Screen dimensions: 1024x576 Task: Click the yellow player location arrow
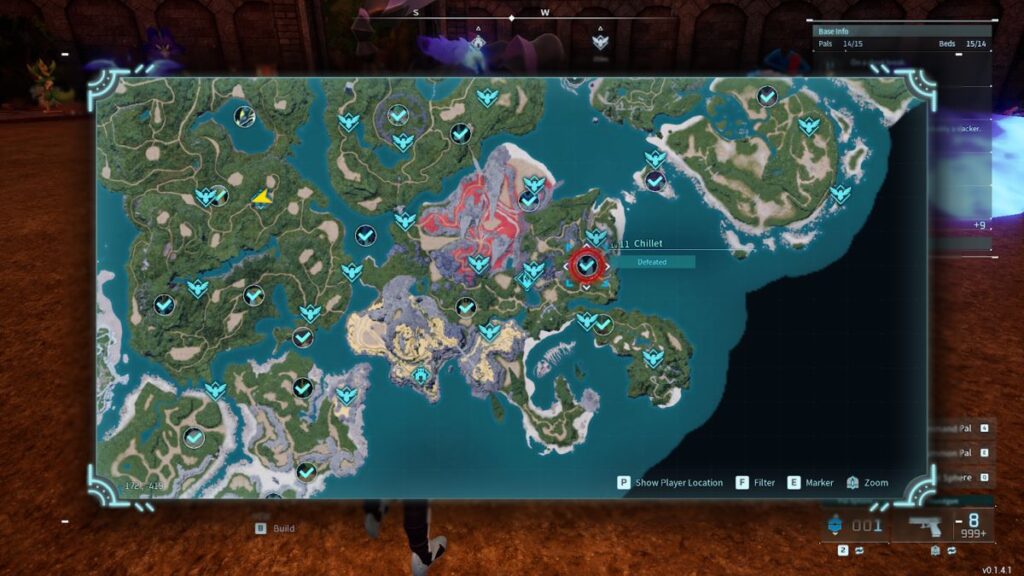pyautogui.click(x=263, y=197)
